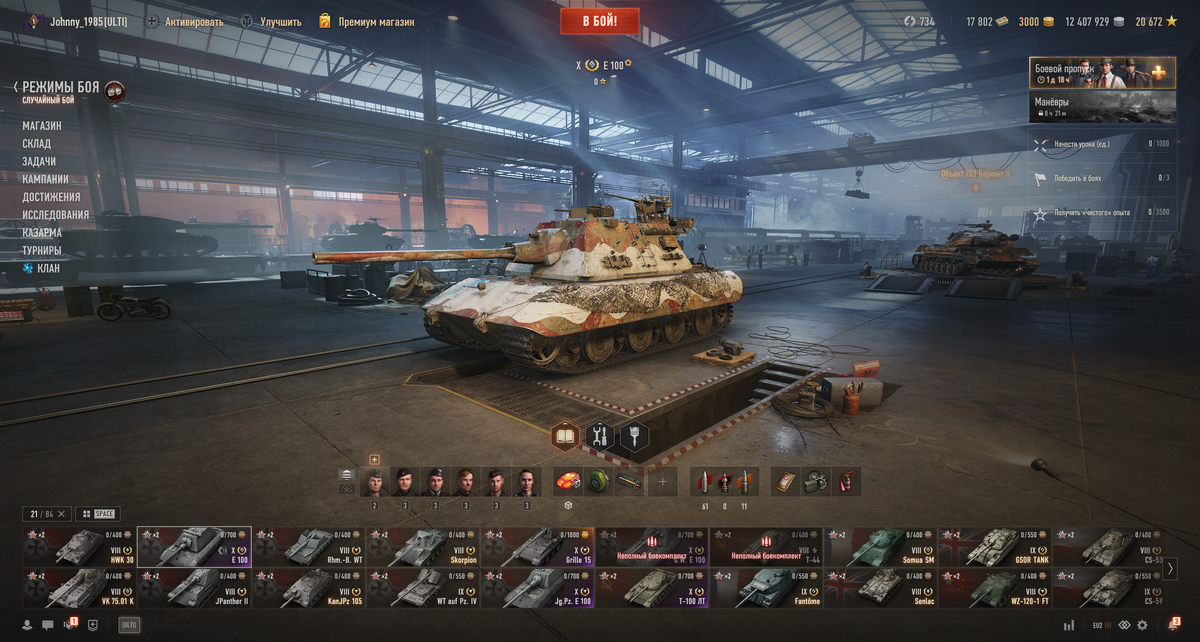Open the Задачи section
Image resolution: width=1200 pixels, height=642 pixels.
39,161
